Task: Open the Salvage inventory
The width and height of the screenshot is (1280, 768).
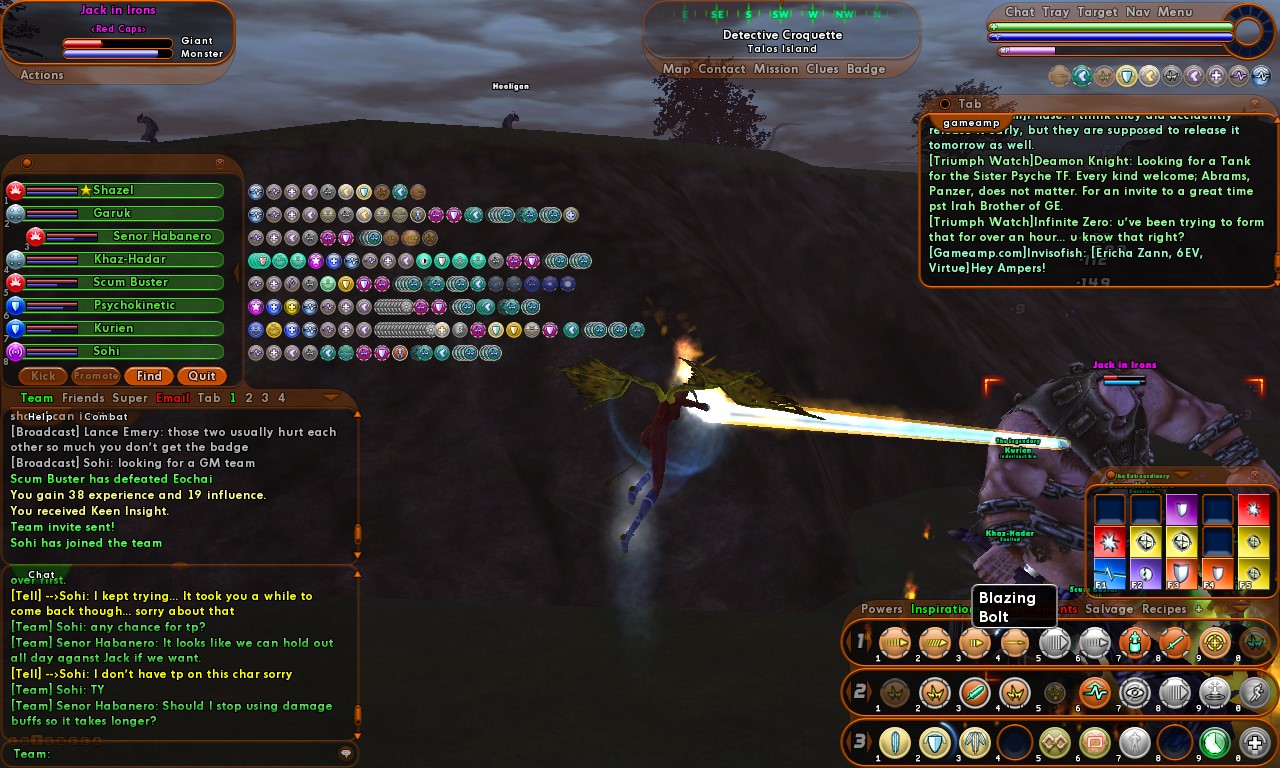Action: 1109,609
